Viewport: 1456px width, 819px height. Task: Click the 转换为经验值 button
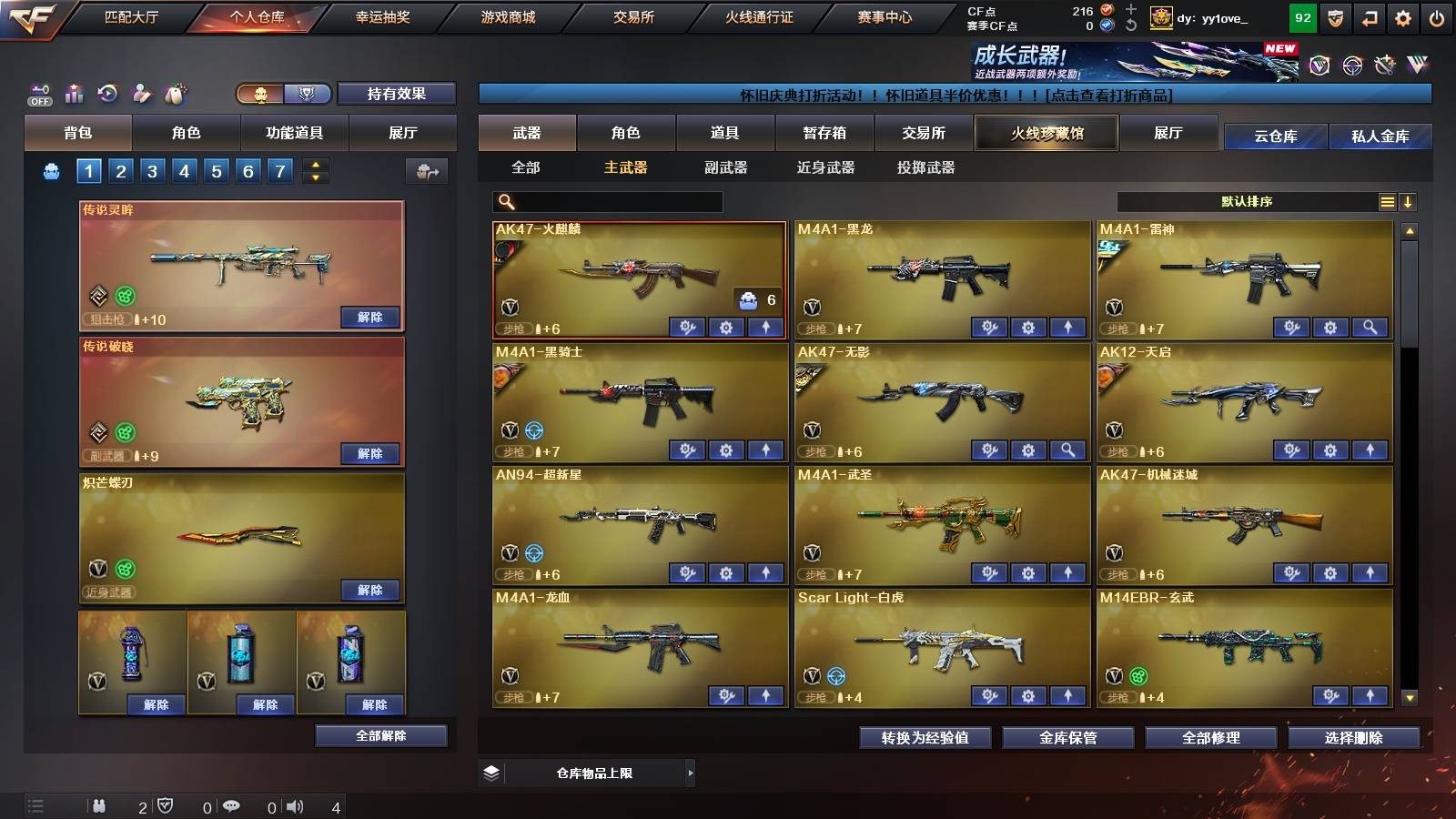point(925,738)
